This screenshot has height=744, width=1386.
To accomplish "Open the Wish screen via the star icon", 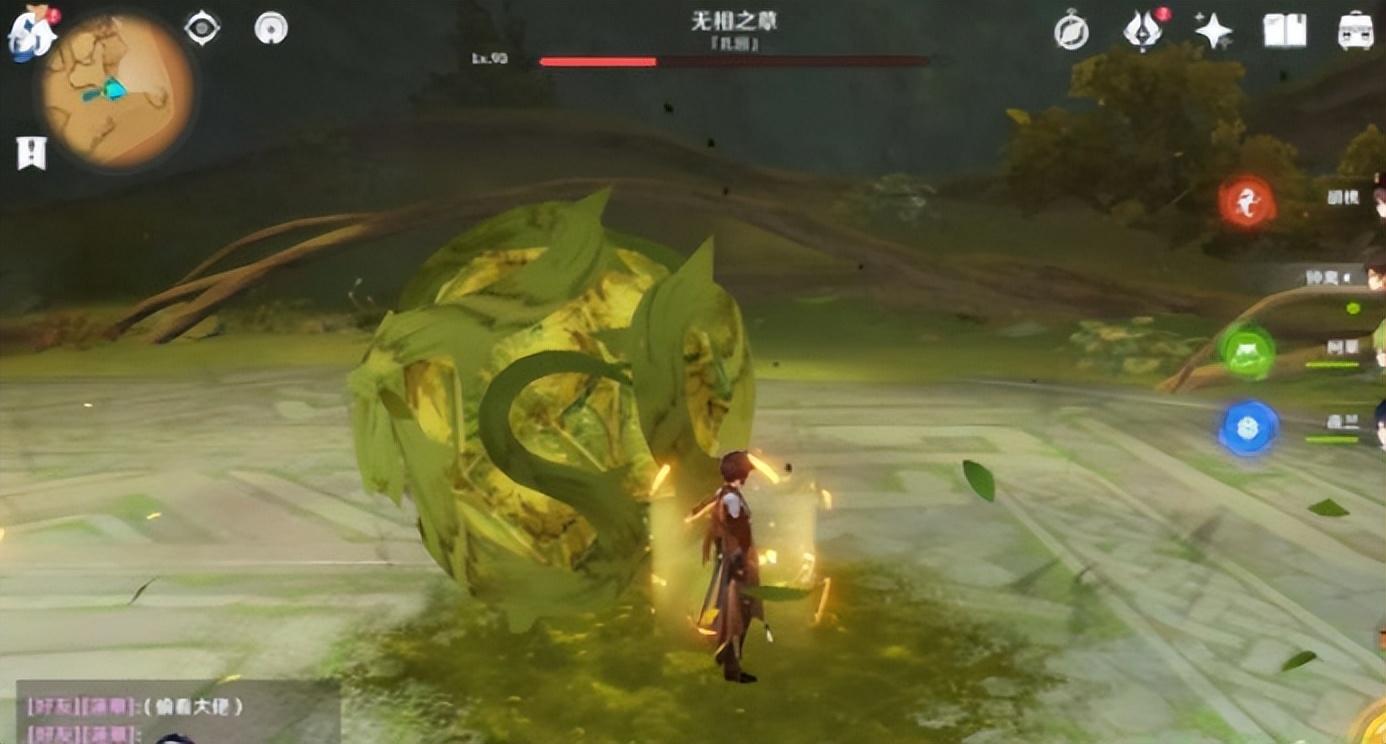I will point(1213,30).
